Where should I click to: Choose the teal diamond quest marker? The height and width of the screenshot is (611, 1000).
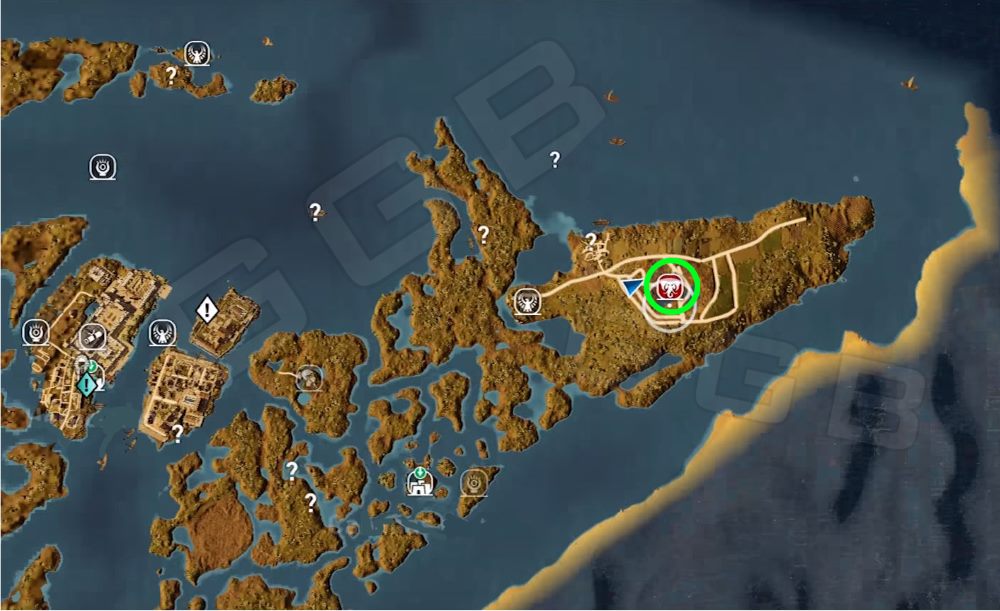(88, 383)
